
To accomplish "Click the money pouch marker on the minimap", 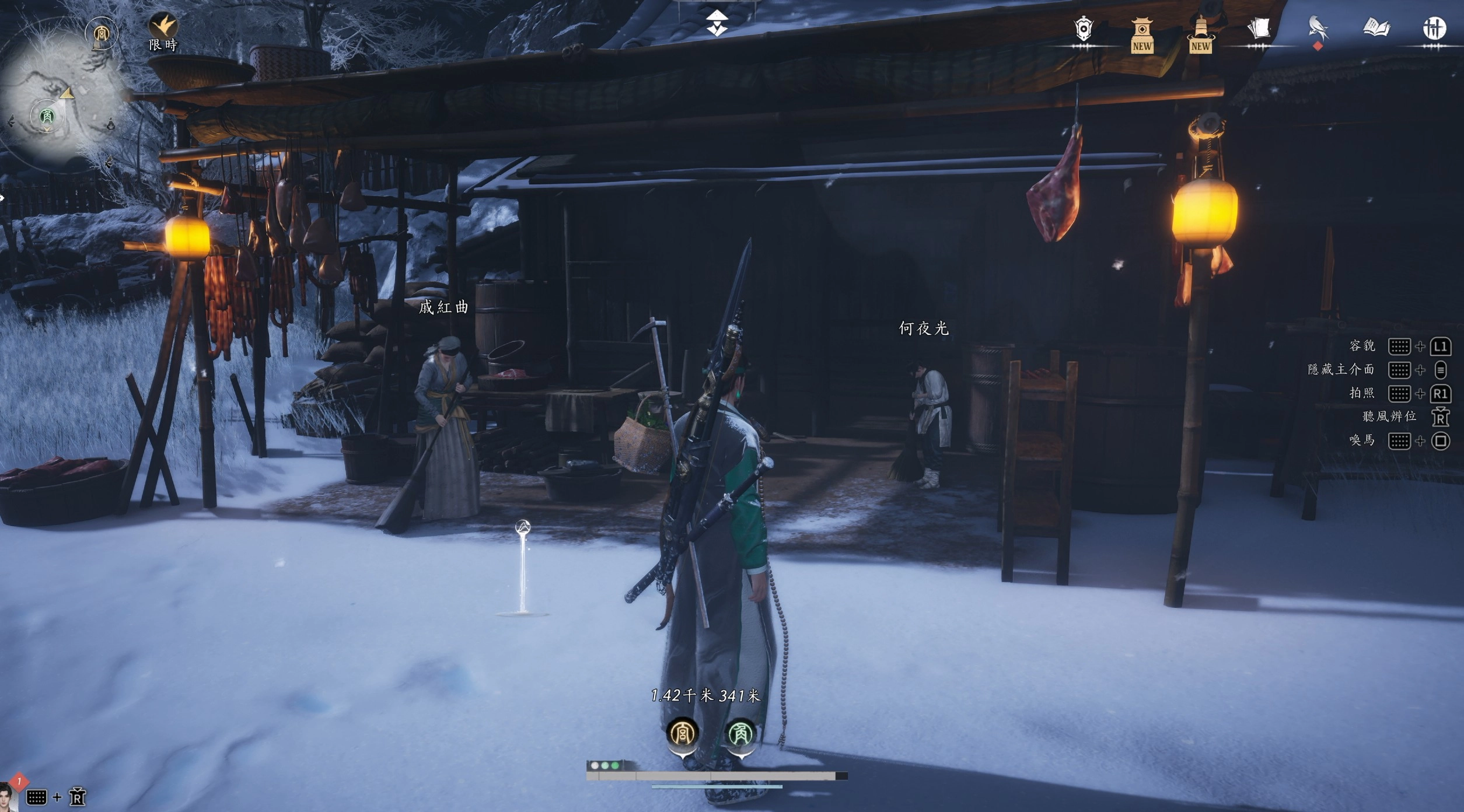I will tap(111, 124).
